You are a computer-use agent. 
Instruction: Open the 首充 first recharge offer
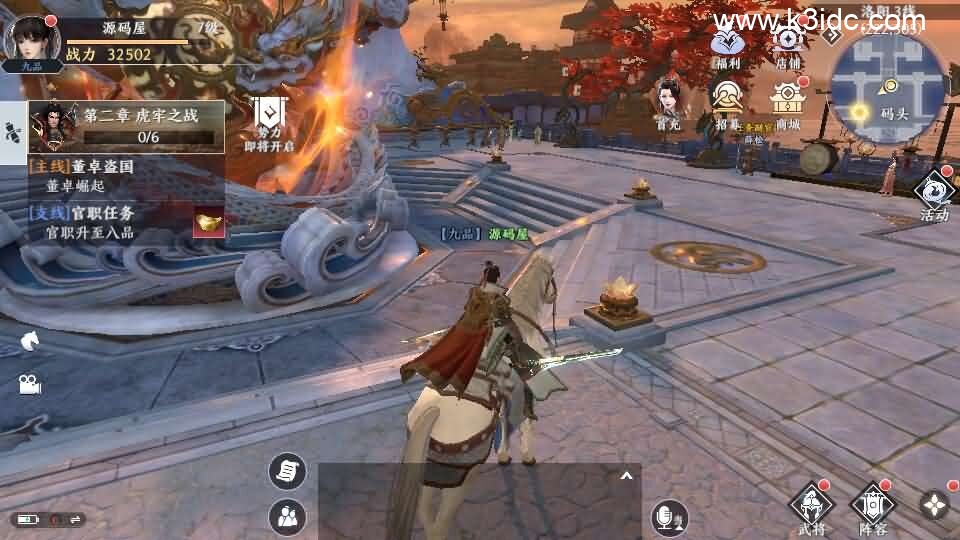668,104
